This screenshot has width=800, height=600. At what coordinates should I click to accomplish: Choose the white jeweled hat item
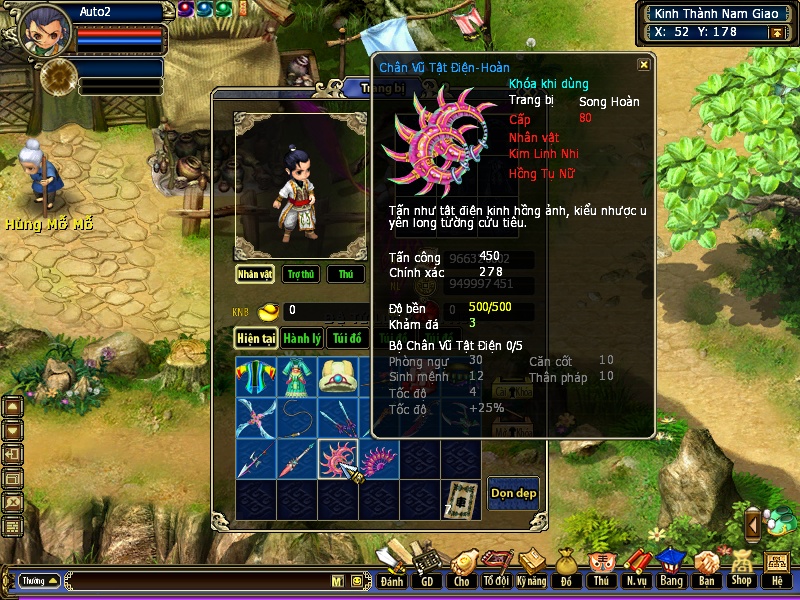point(337,377)
